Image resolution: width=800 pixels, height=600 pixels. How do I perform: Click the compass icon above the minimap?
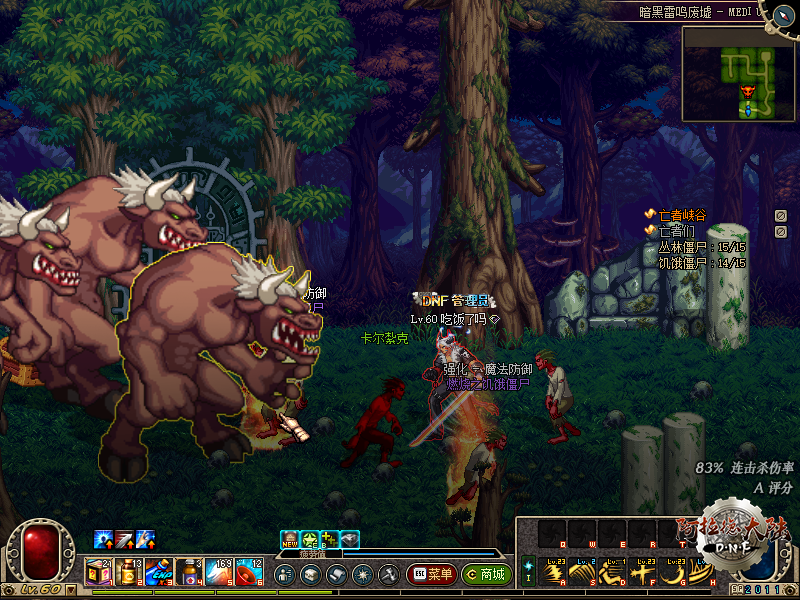(x=776, y=12)
